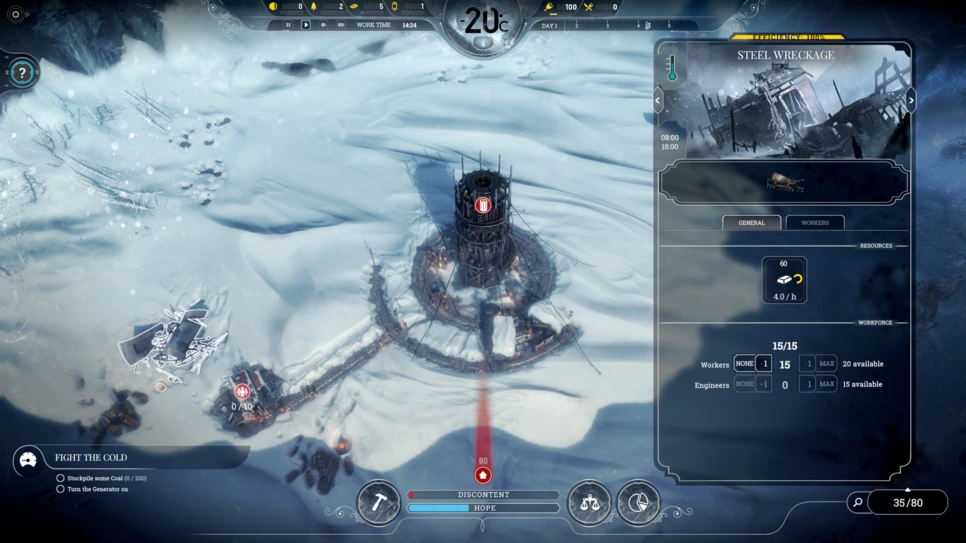The width and height of the screenshot is (966, 543).
Task: Set game speed to normal play
Action: coord(306,25)
